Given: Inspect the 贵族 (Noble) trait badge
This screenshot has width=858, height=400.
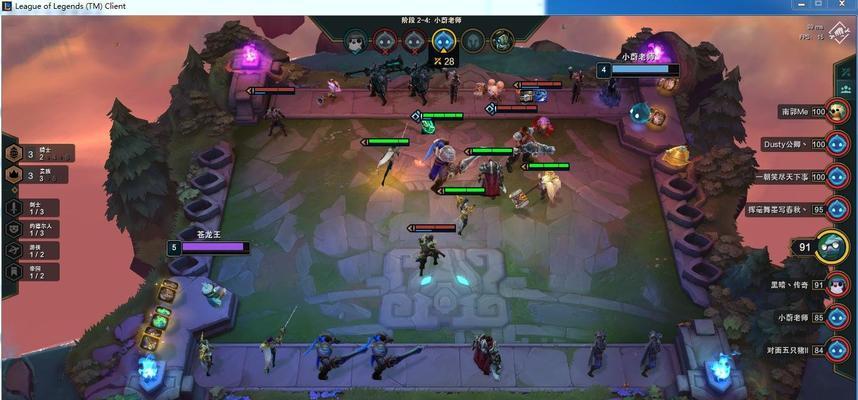Looking at the screenshot, I should [14, 175].
